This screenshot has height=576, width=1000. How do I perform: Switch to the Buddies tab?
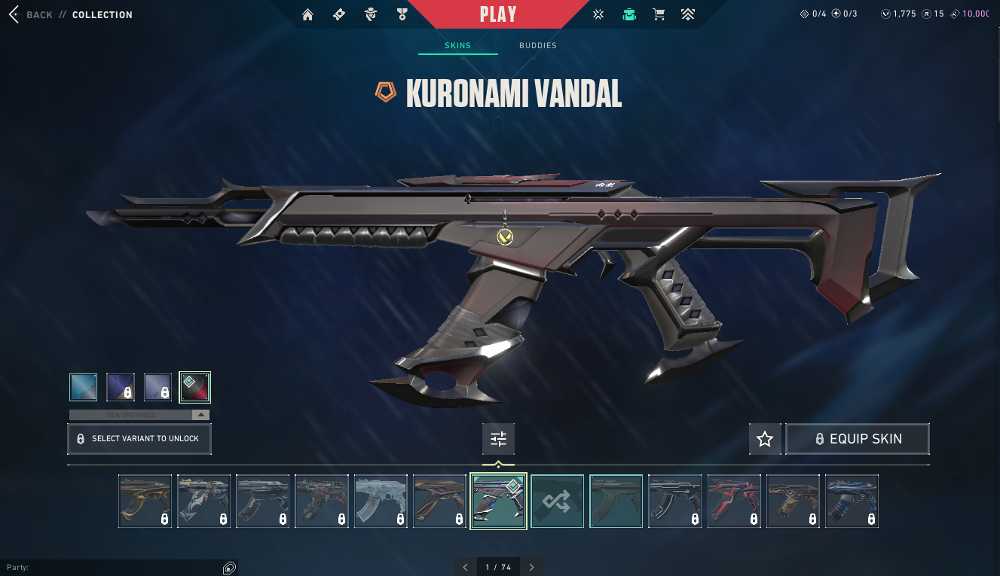tap(538, 46)
